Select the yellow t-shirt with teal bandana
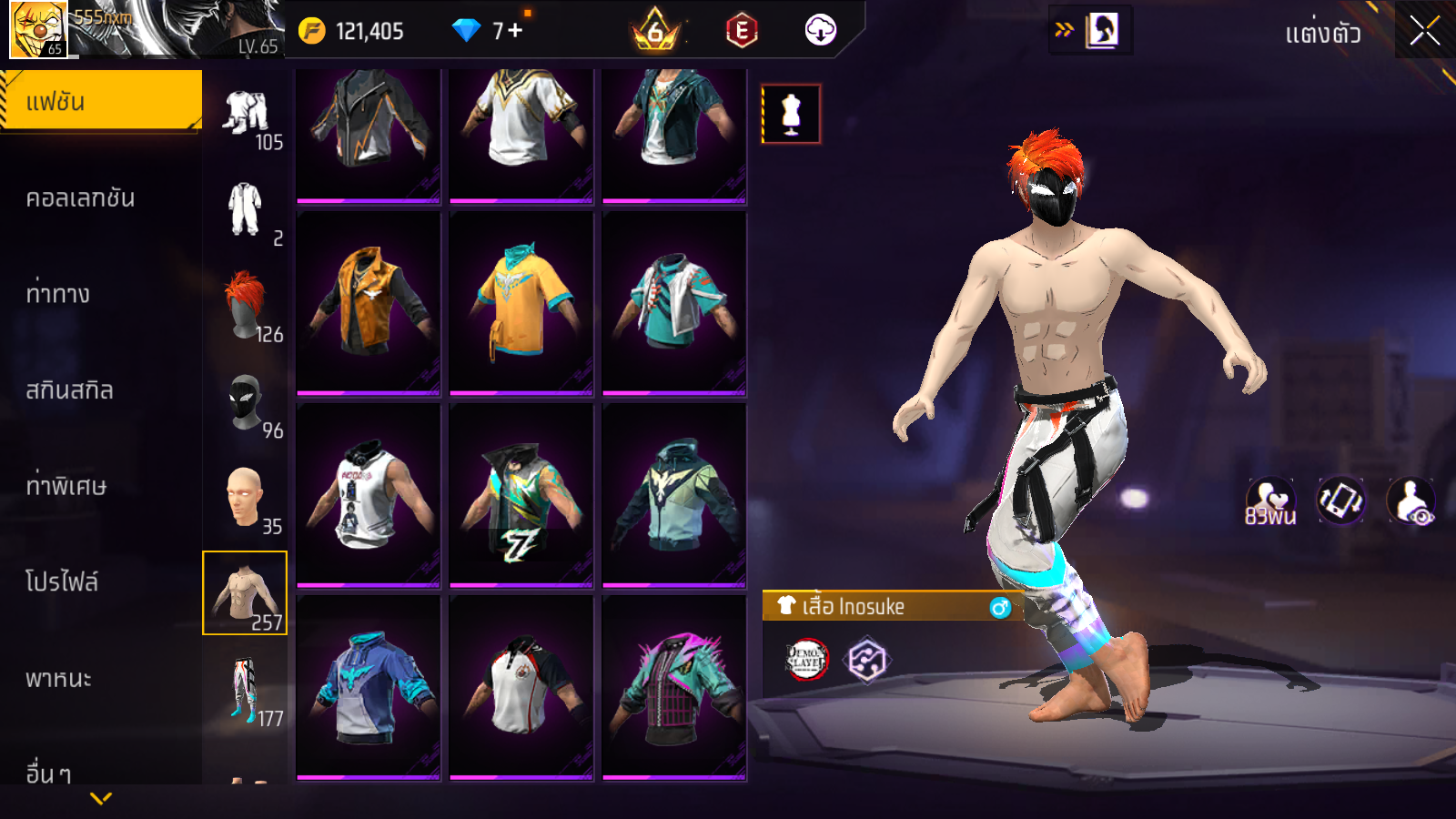 pyautogui.click(x=521, y=303)
